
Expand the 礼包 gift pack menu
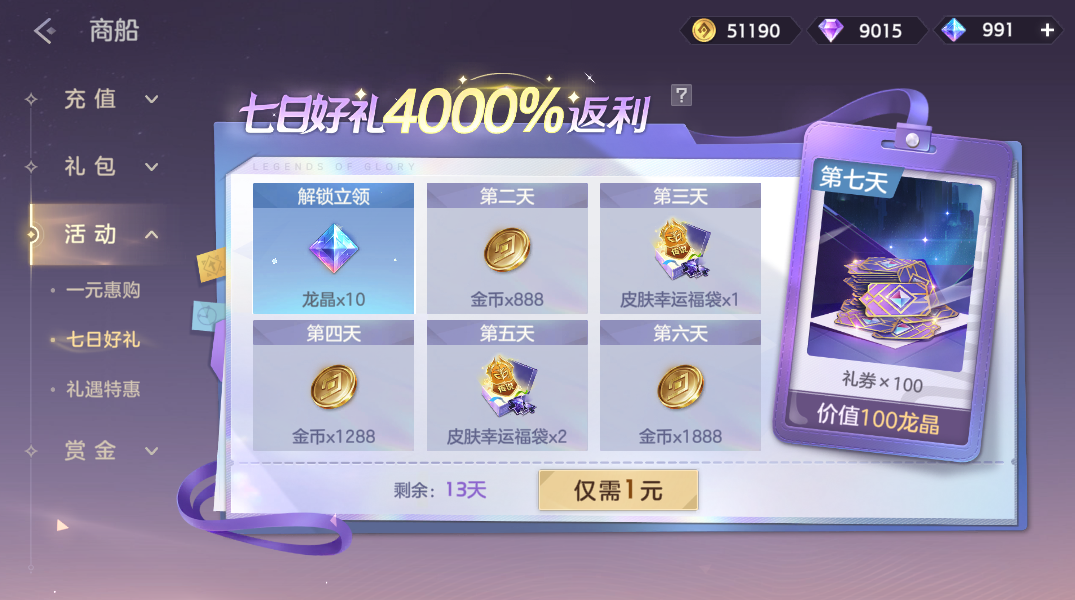(x=105, y=166)
